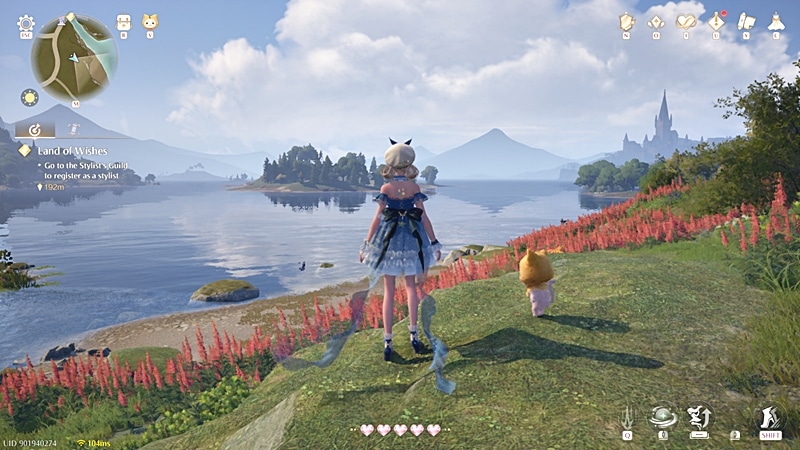Open the heart infinity icon
The height and width of the screenshot is (450, 800).
click(686, 21)
